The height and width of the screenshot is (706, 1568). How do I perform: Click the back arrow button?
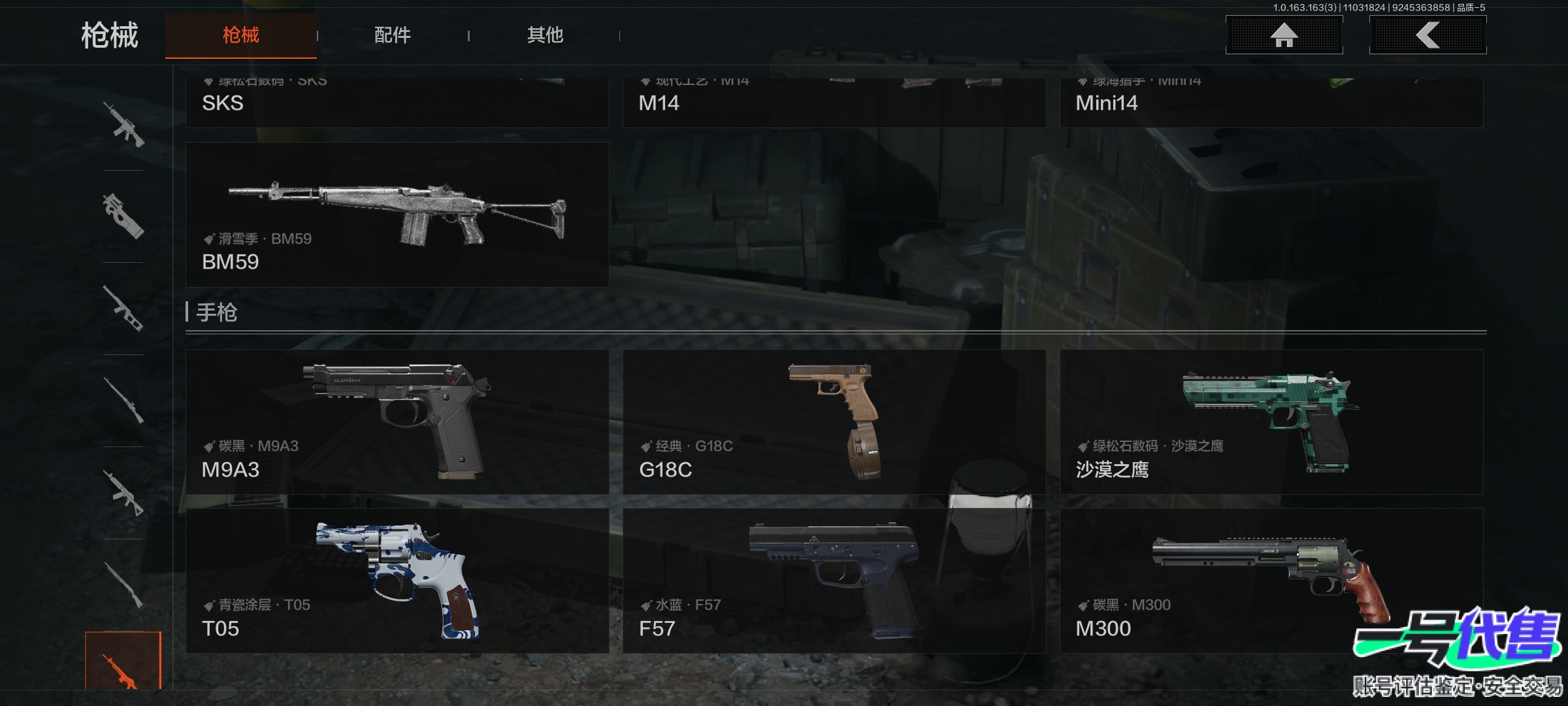1428,35
